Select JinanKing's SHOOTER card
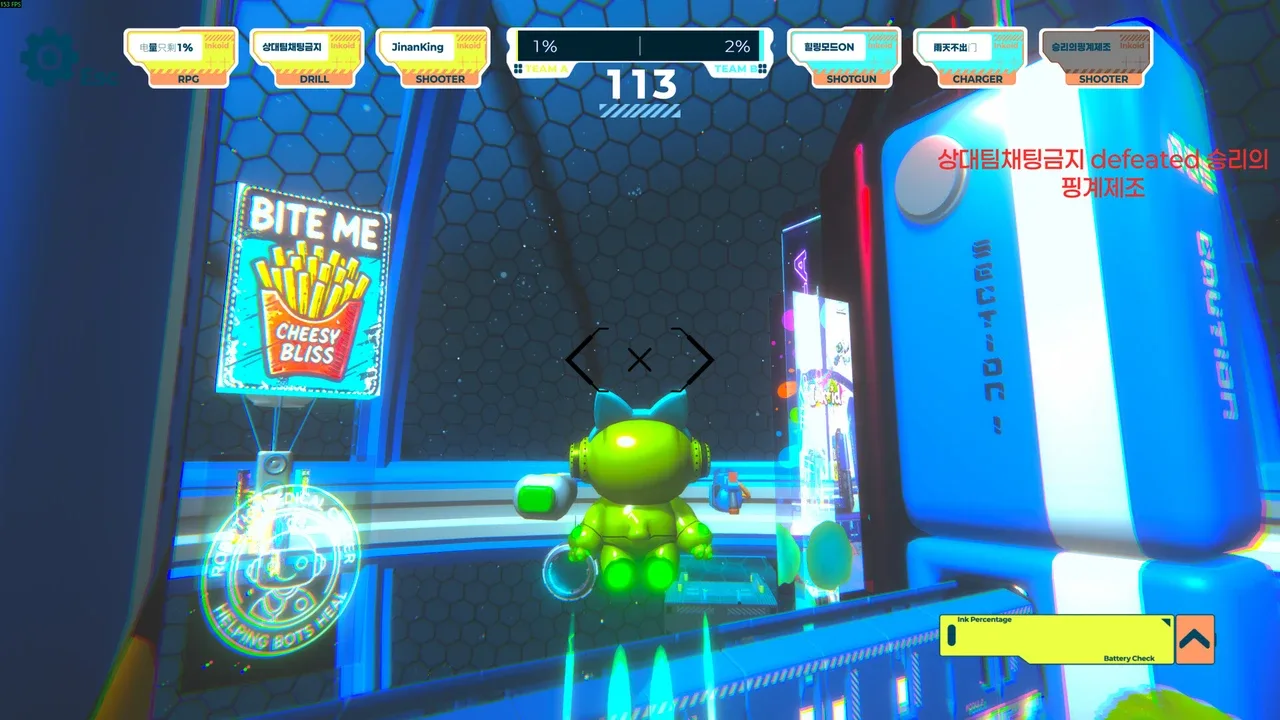The image size is (1280, 720). coord(433,58)
